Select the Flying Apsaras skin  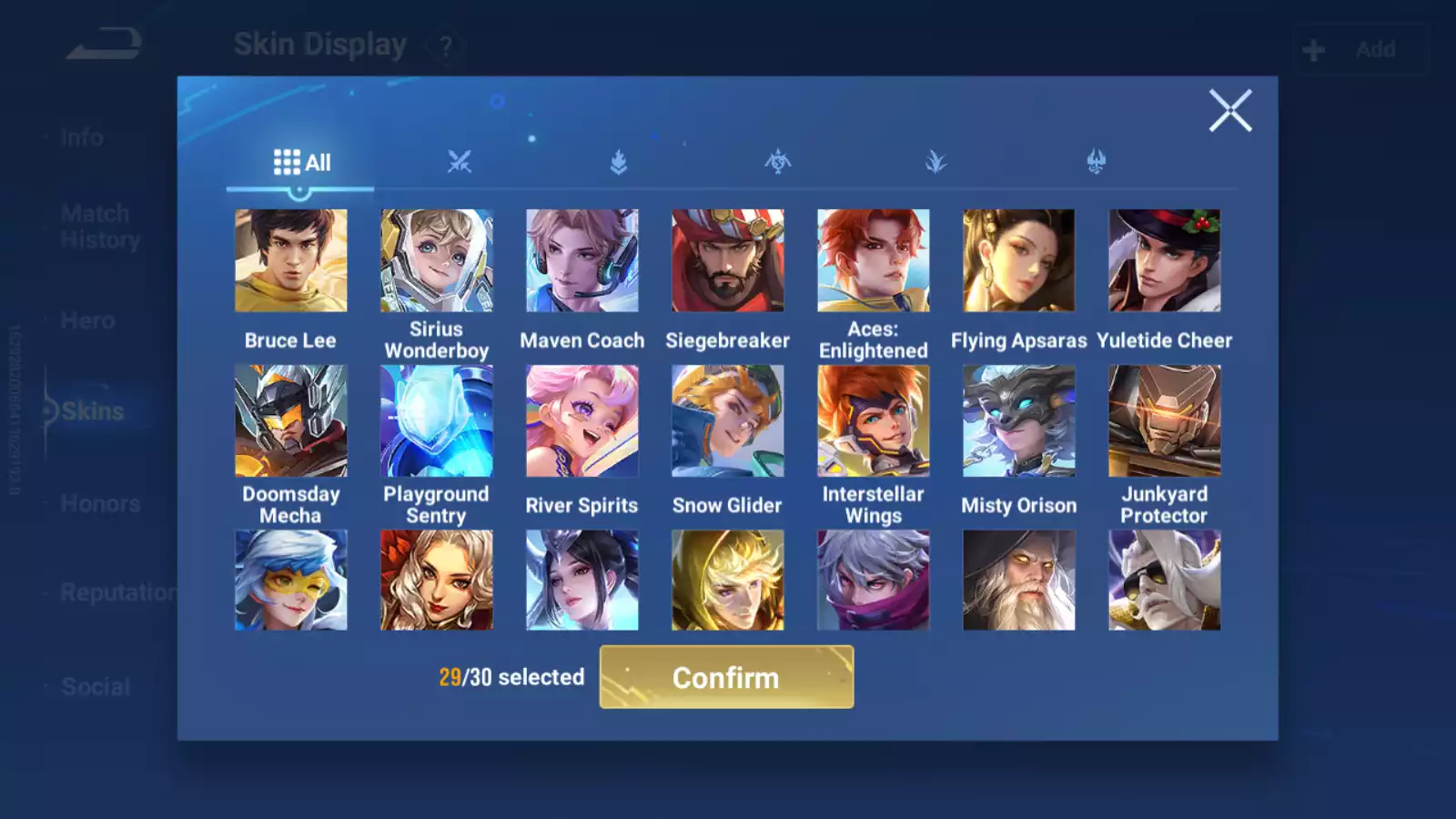(1018, 261)
